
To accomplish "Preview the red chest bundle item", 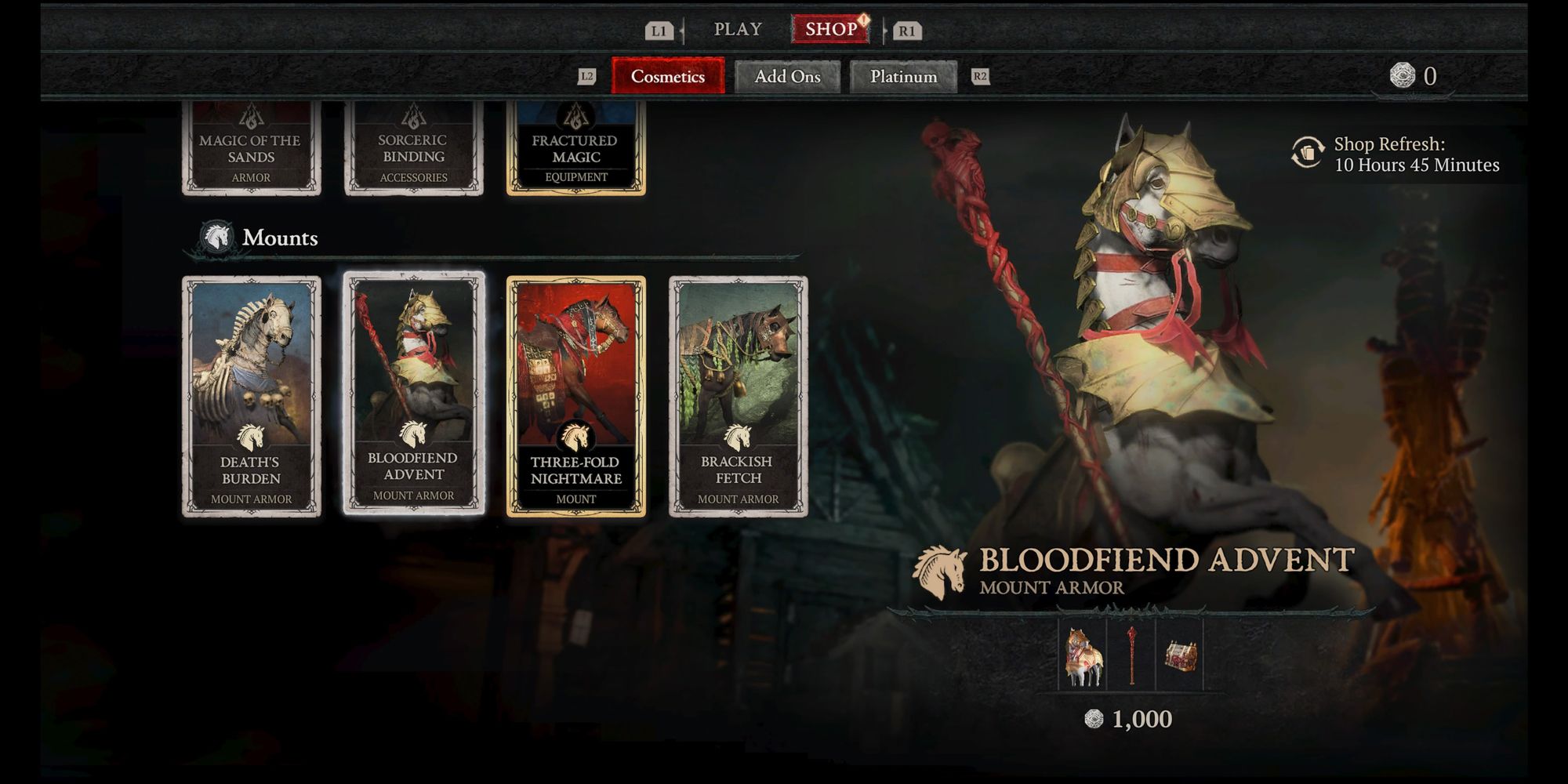I will pos(1179,655).
